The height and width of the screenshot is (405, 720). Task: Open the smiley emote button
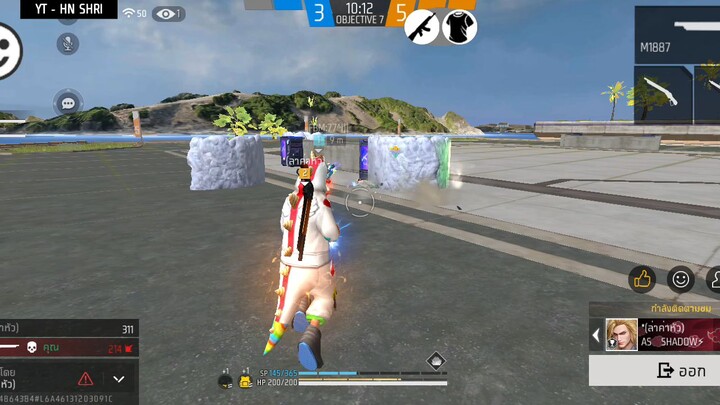pos(681,279)
